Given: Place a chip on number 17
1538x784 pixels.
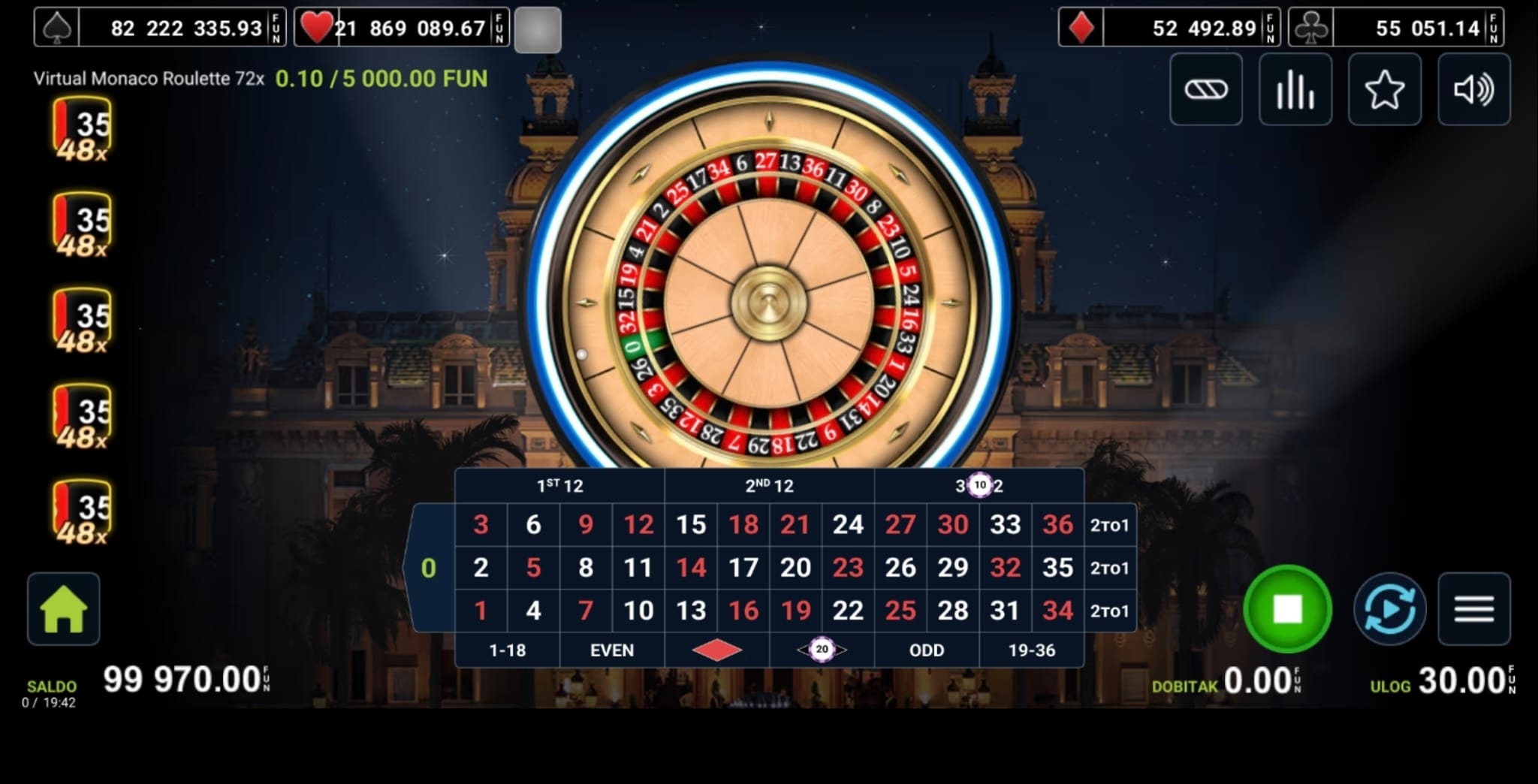Looking at the screenshot, I should point(743,568).
